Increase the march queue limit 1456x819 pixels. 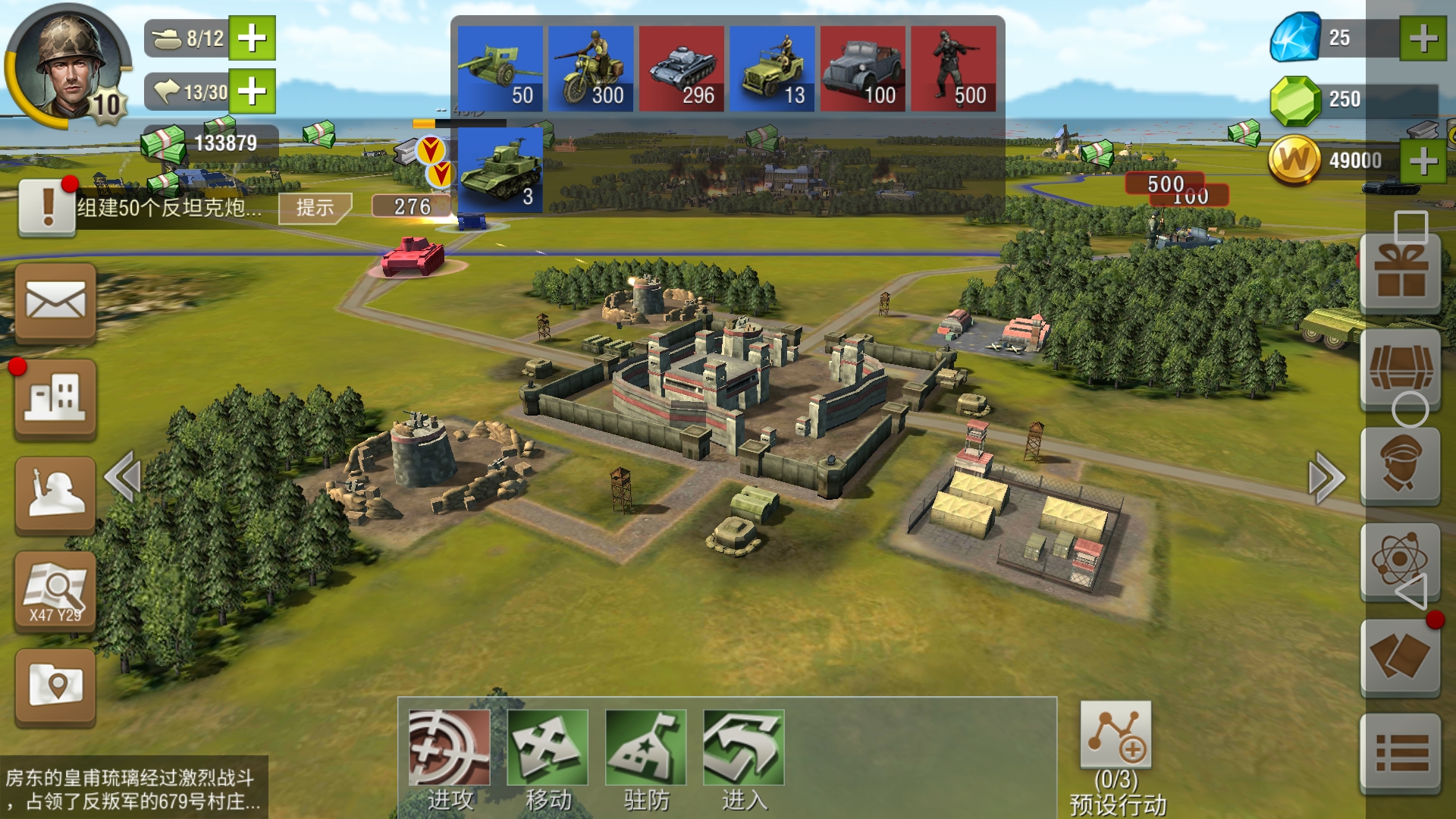[x=252, y=92]
